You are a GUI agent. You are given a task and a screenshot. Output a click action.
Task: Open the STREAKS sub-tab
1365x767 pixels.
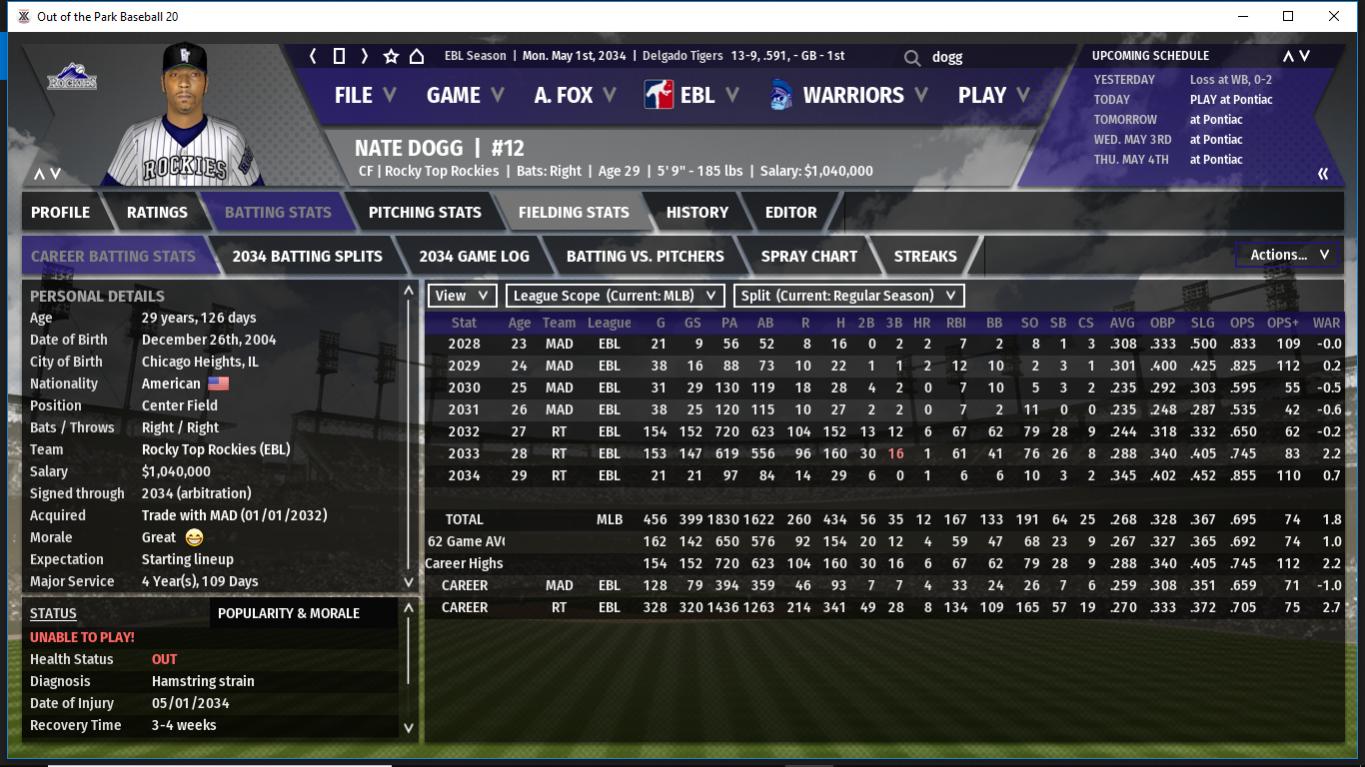click(x=925, y=256)
